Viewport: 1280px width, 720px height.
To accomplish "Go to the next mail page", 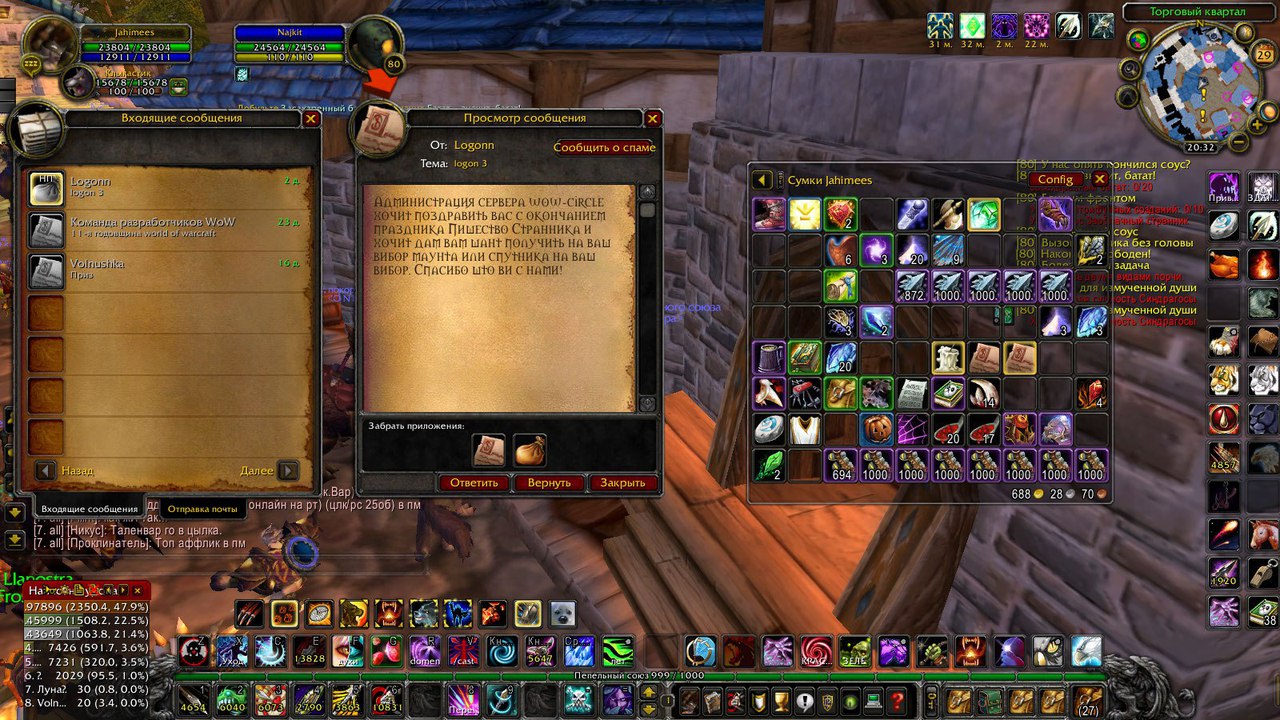I will [x=288, y=470].
